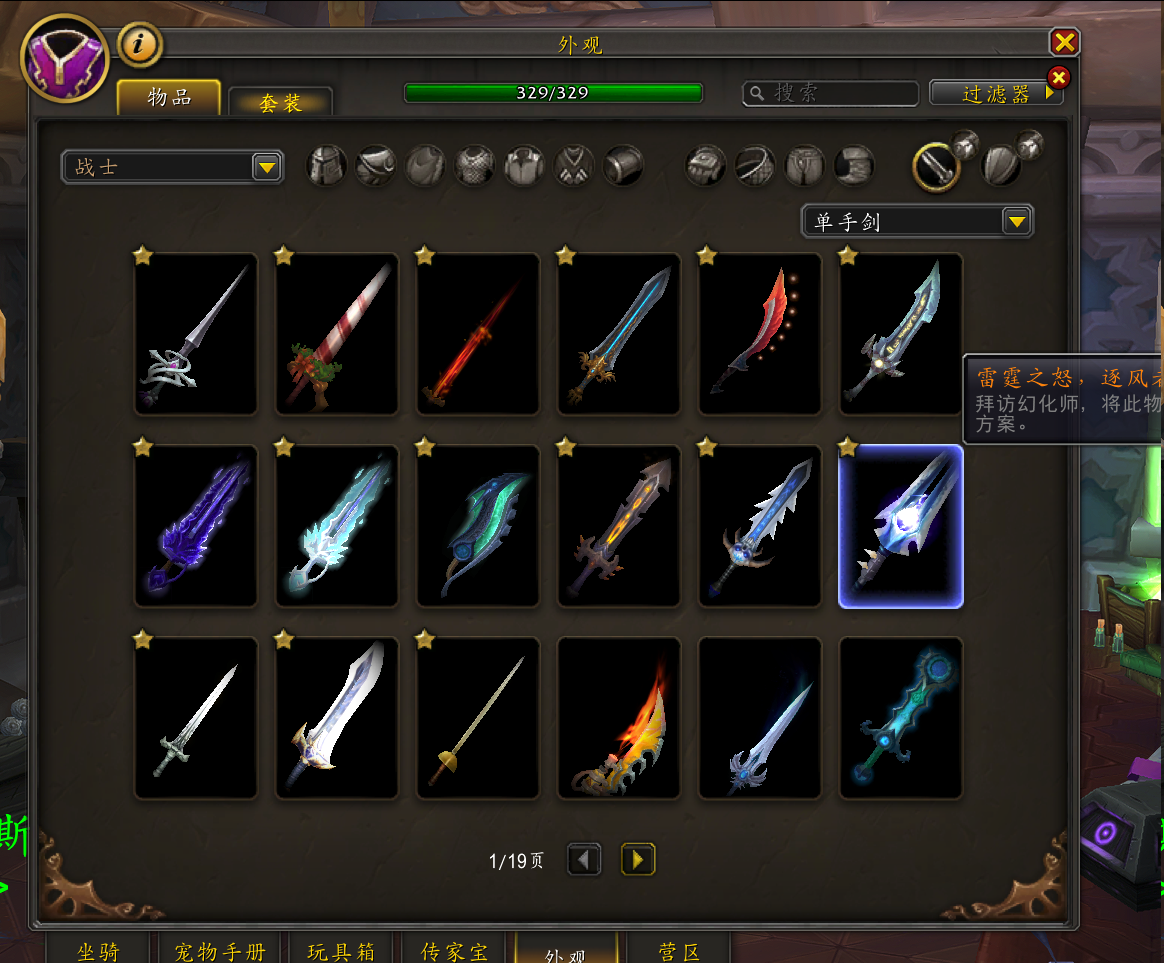Open the 玩具箱 toy box tab
This screenshot has width=1164, height=963.
tap(341, 950)
